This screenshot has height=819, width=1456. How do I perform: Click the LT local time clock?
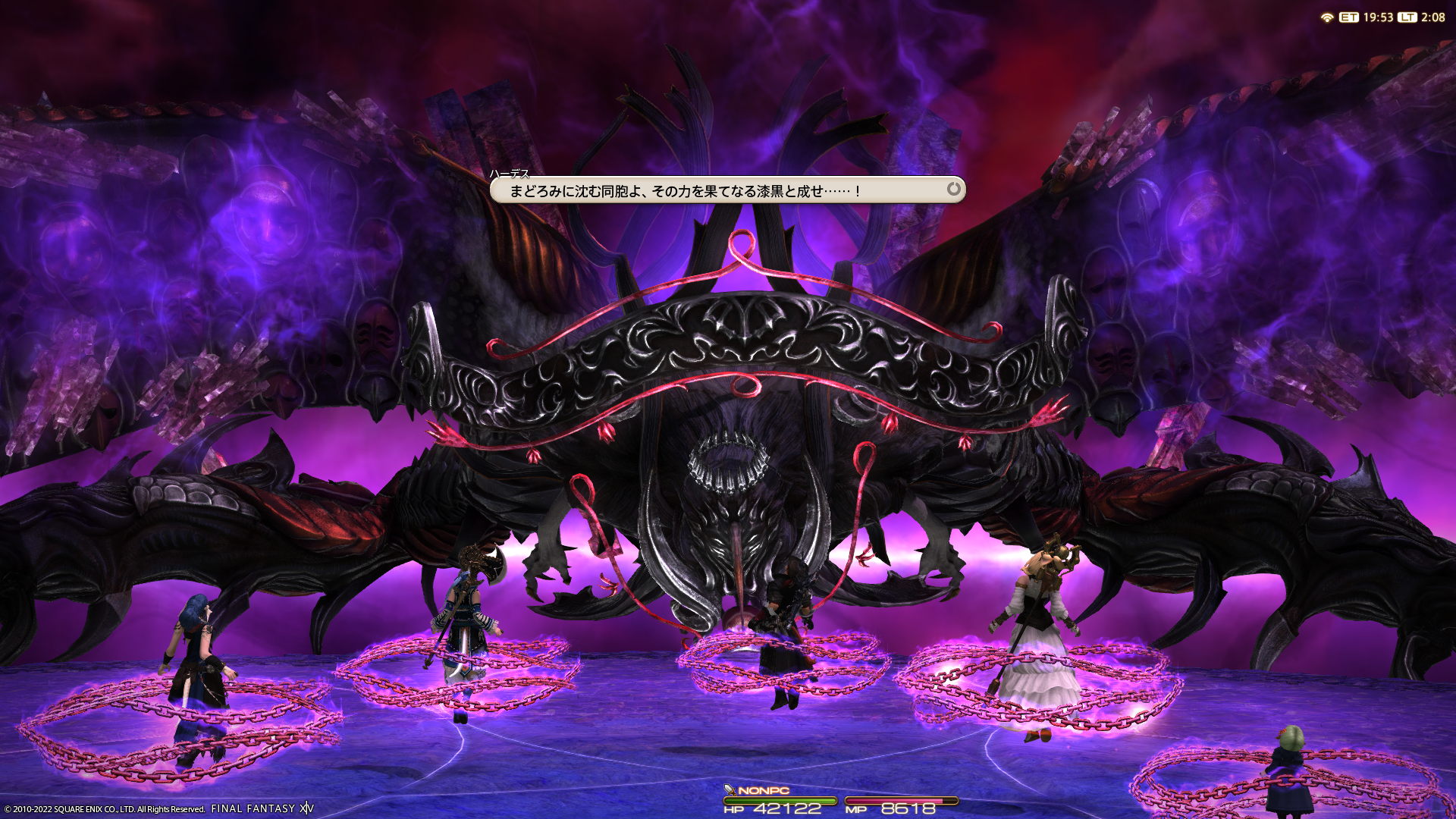point(1423,17)
